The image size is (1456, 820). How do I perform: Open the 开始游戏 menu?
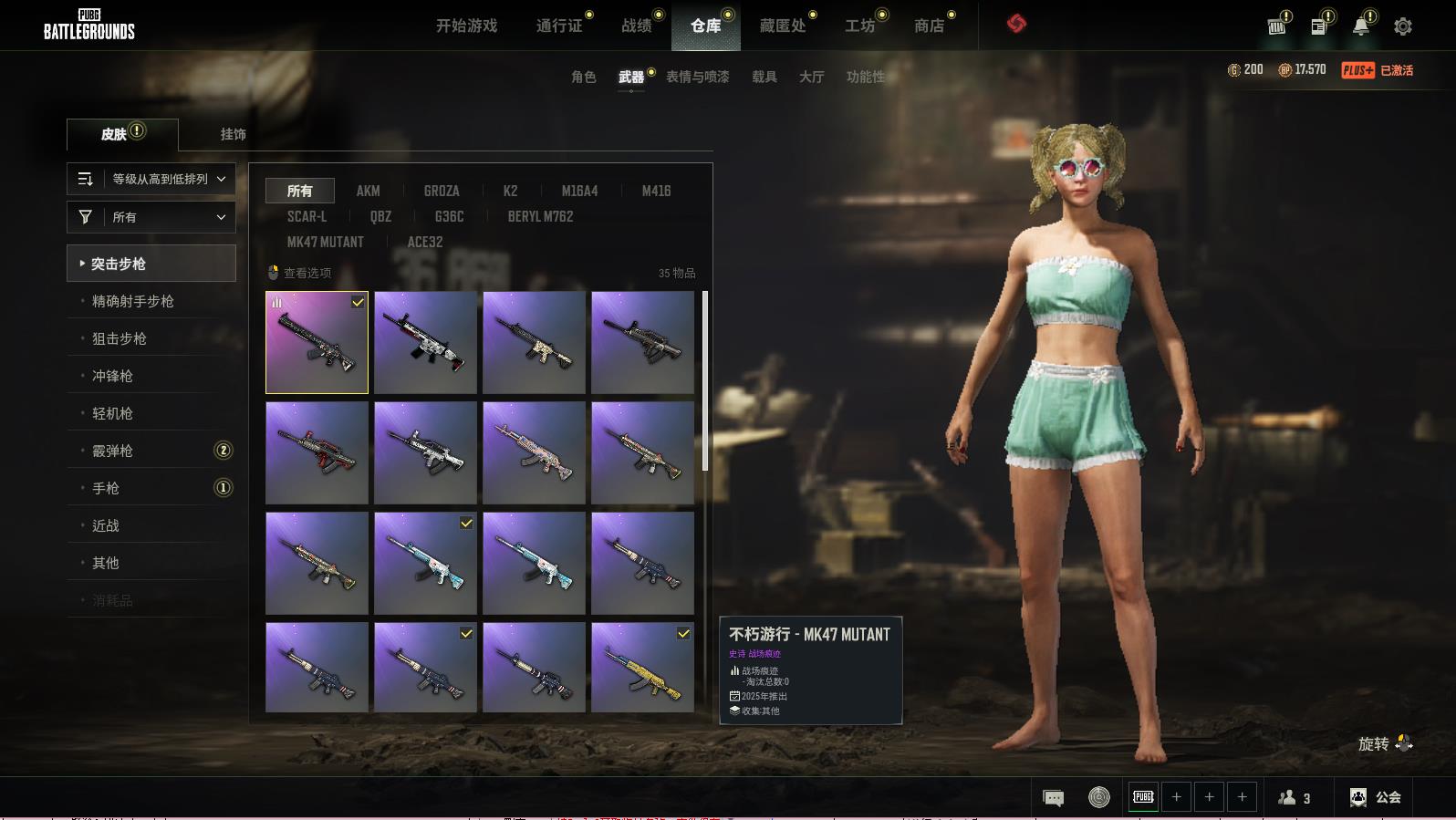[466, 26]
